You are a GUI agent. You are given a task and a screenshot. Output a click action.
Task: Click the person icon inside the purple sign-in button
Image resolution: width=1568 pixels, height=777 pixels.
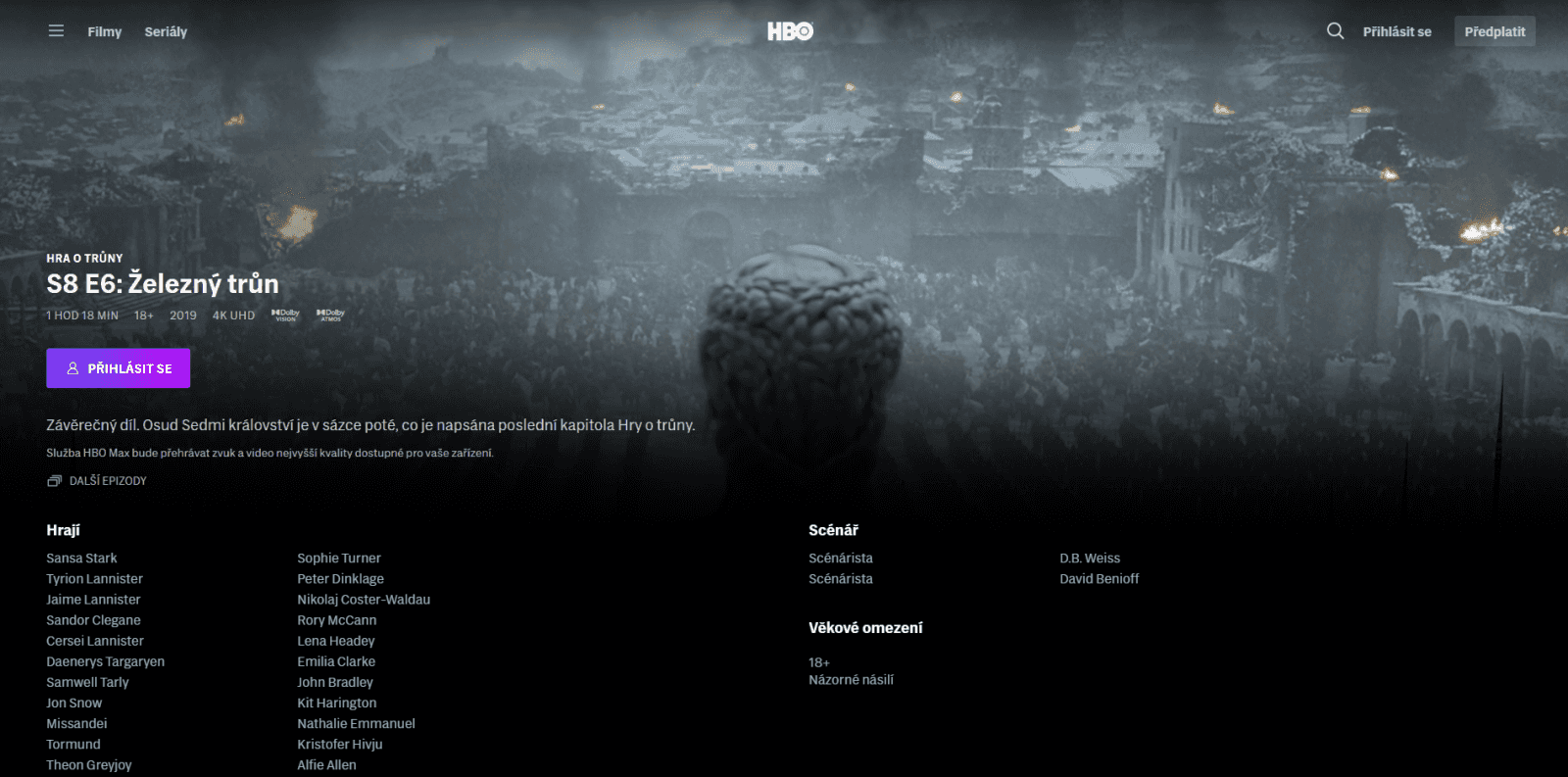tap(71, 368)
